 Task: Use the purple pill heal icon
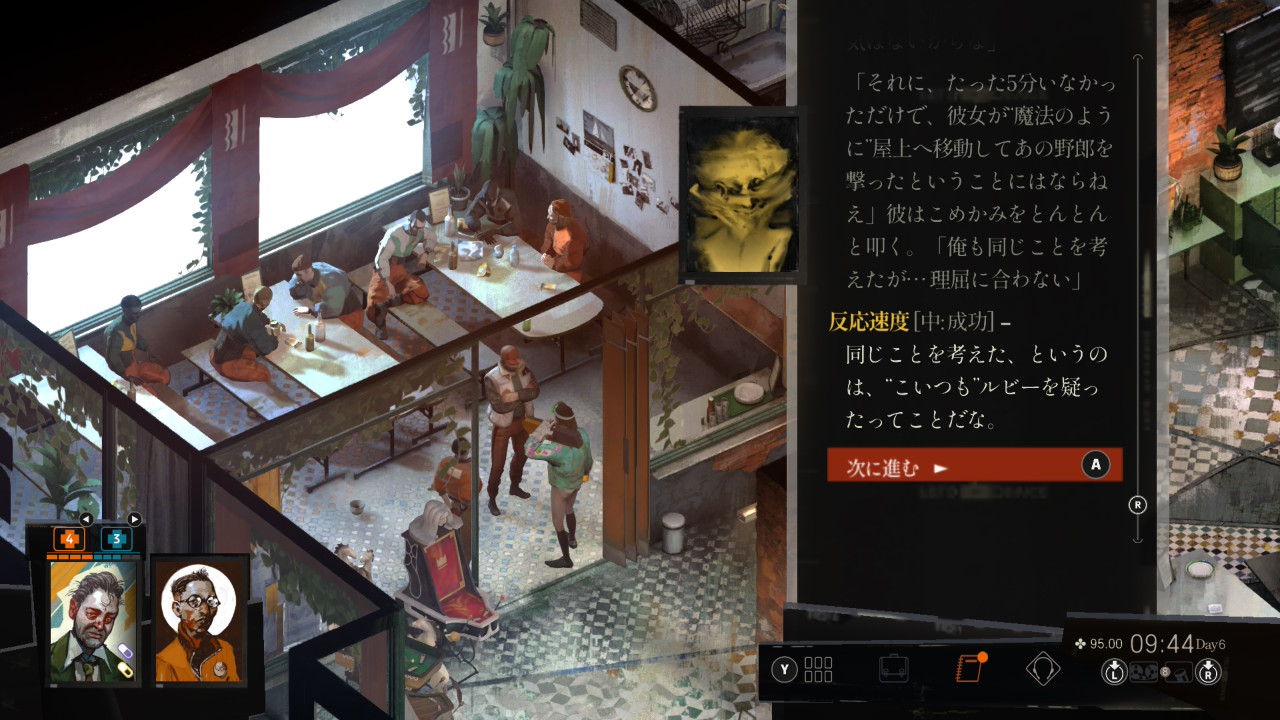(125, 652)
